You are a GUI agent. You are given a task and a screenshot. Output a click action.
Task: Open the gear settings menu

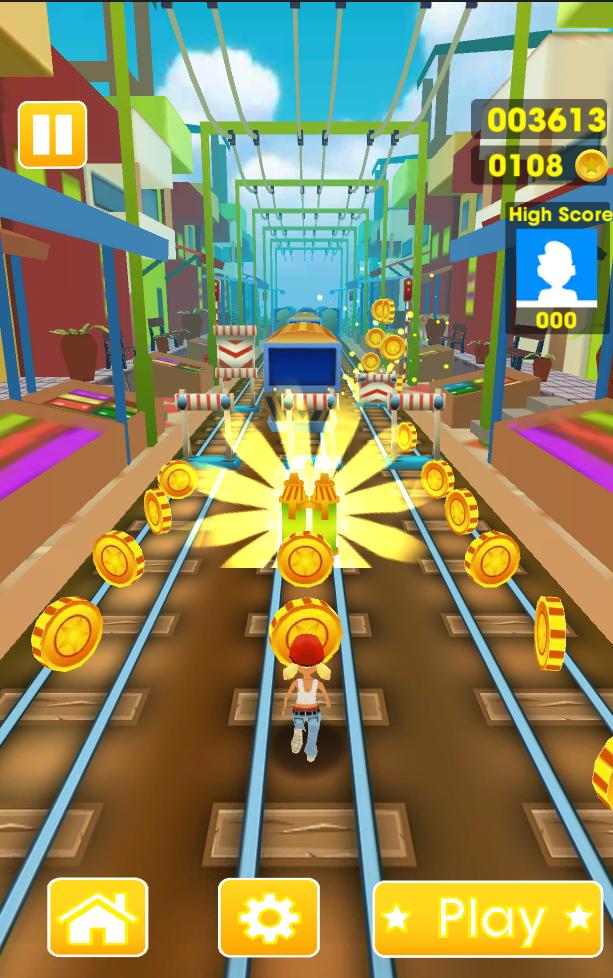click(268, 918)
